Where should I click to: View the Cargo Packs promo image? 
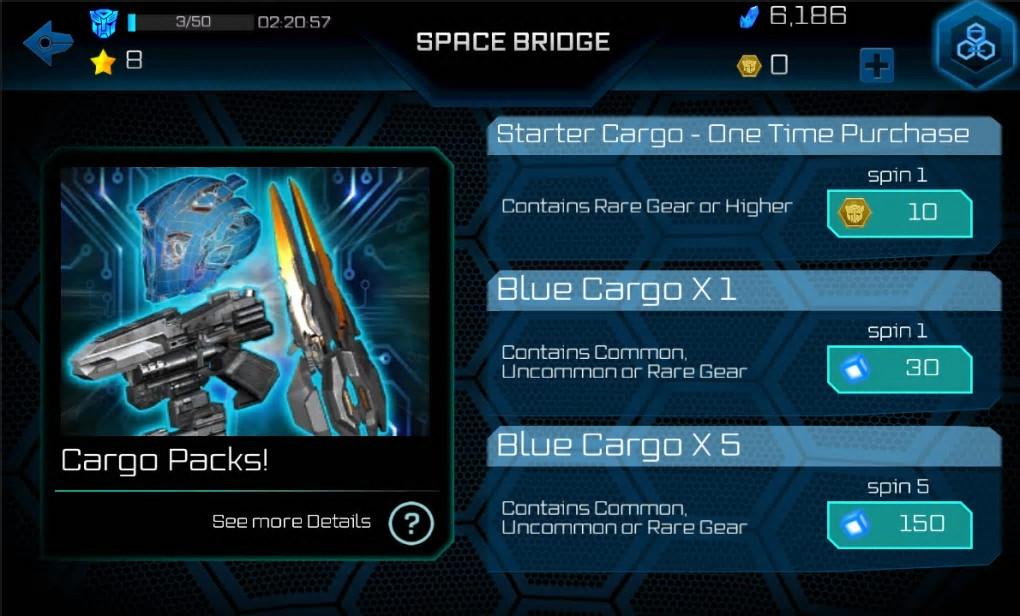245,301
